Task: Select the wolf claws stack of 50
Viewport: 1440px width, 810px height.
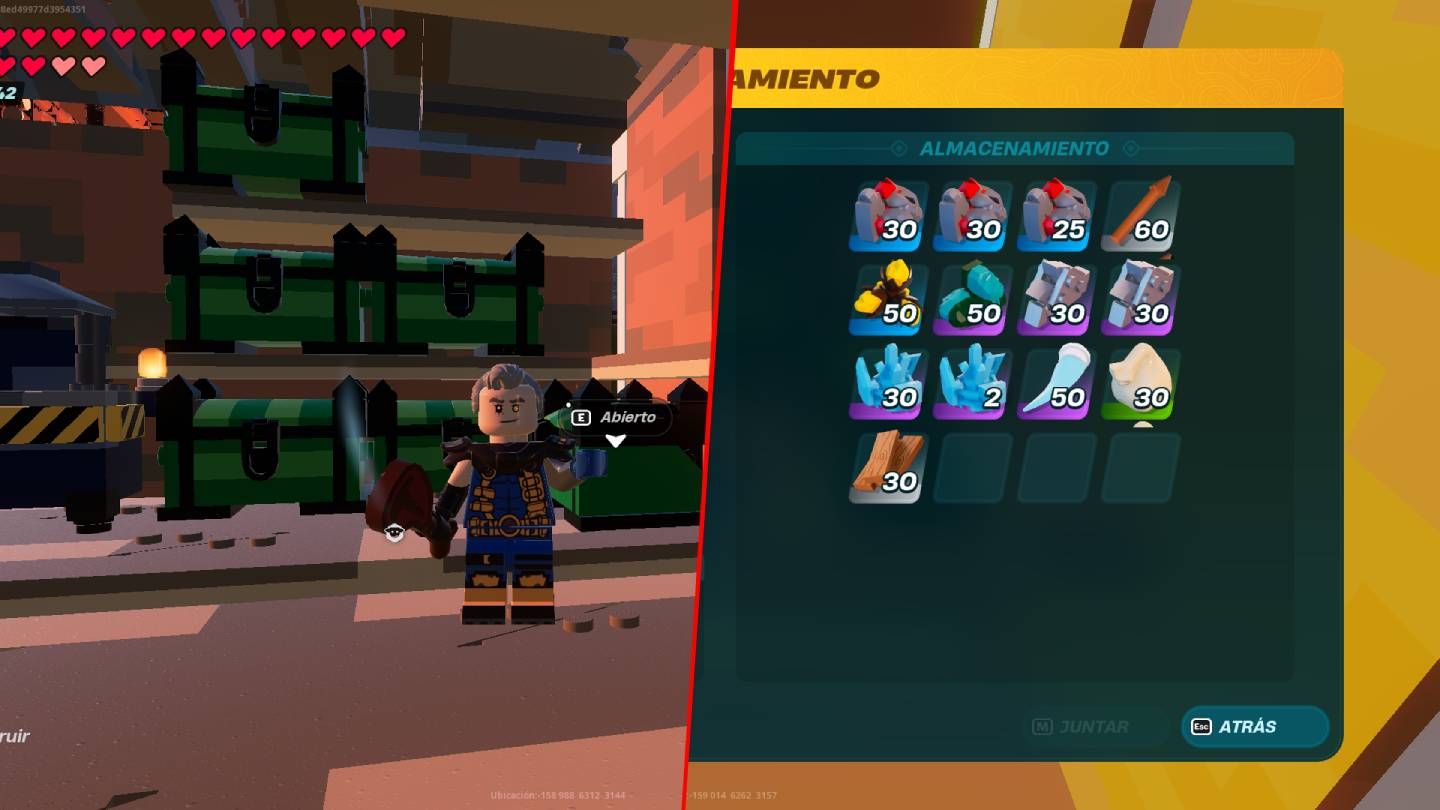Action: (888, 297)
